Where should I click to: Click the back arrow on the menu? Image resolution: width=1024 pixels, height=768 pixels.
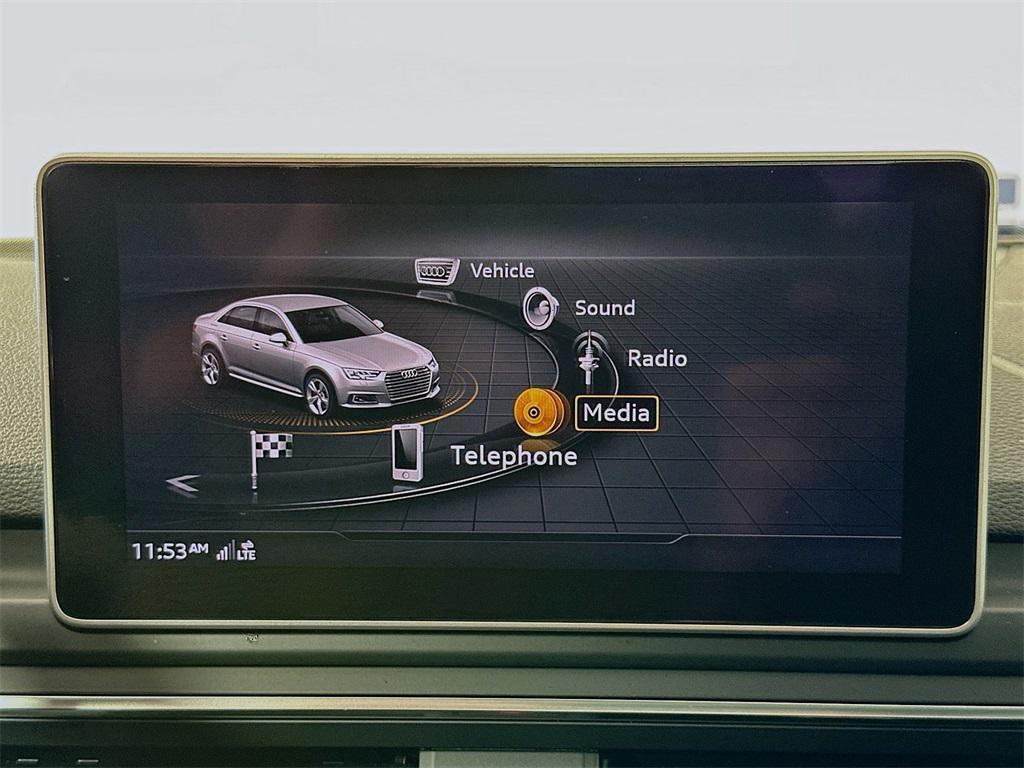point(182,485)
